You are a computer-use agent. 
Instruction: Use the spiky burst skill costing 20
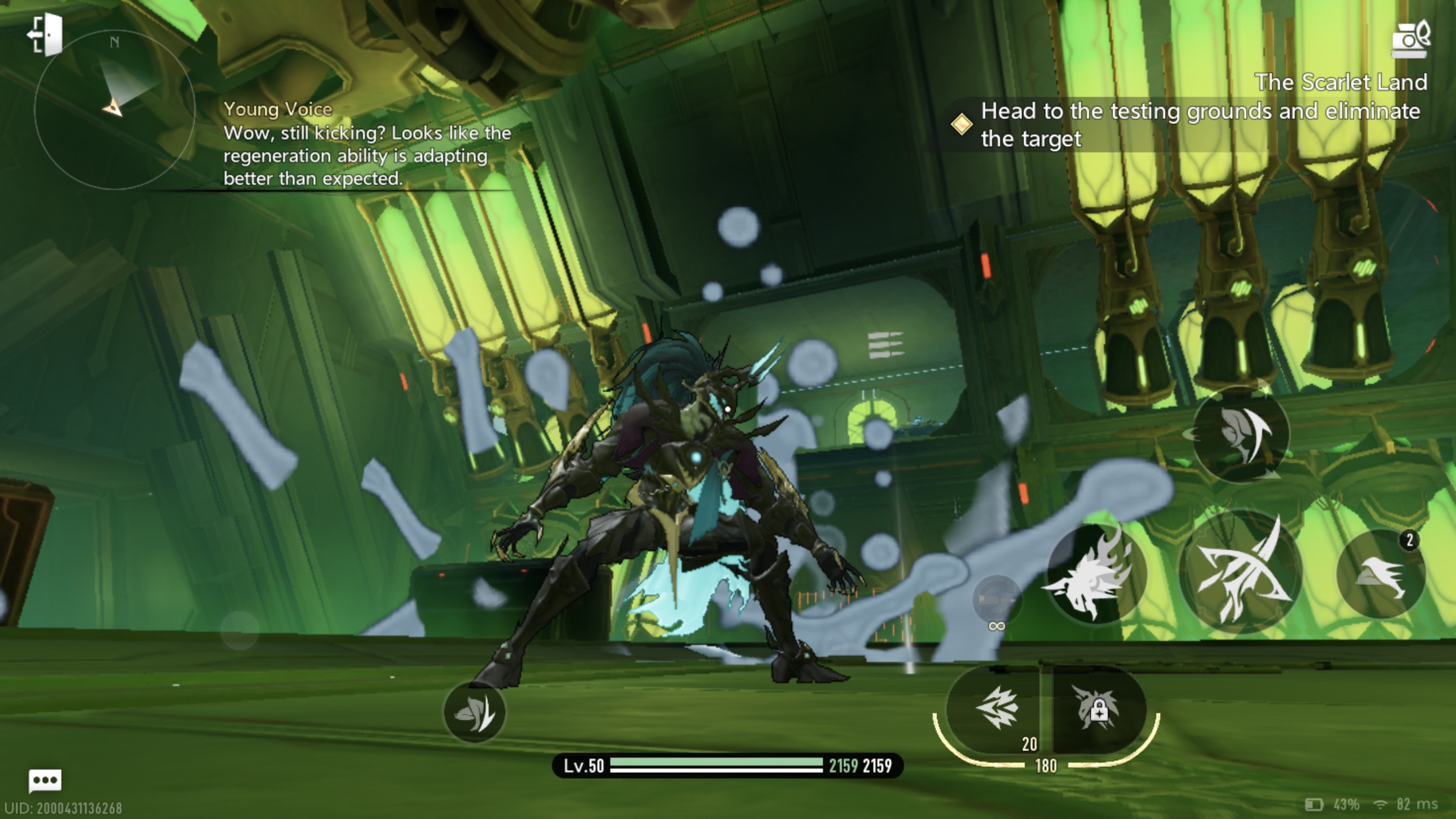click(996, 710)
